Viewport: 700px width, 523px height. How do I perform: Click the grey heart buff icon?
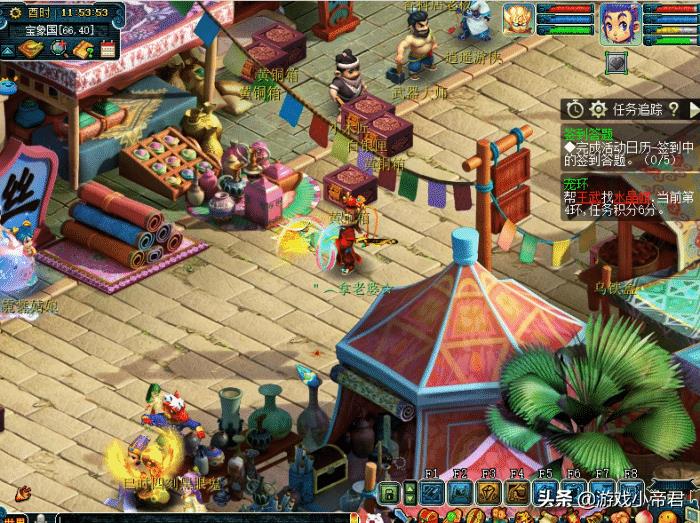[x=617, y=62]
